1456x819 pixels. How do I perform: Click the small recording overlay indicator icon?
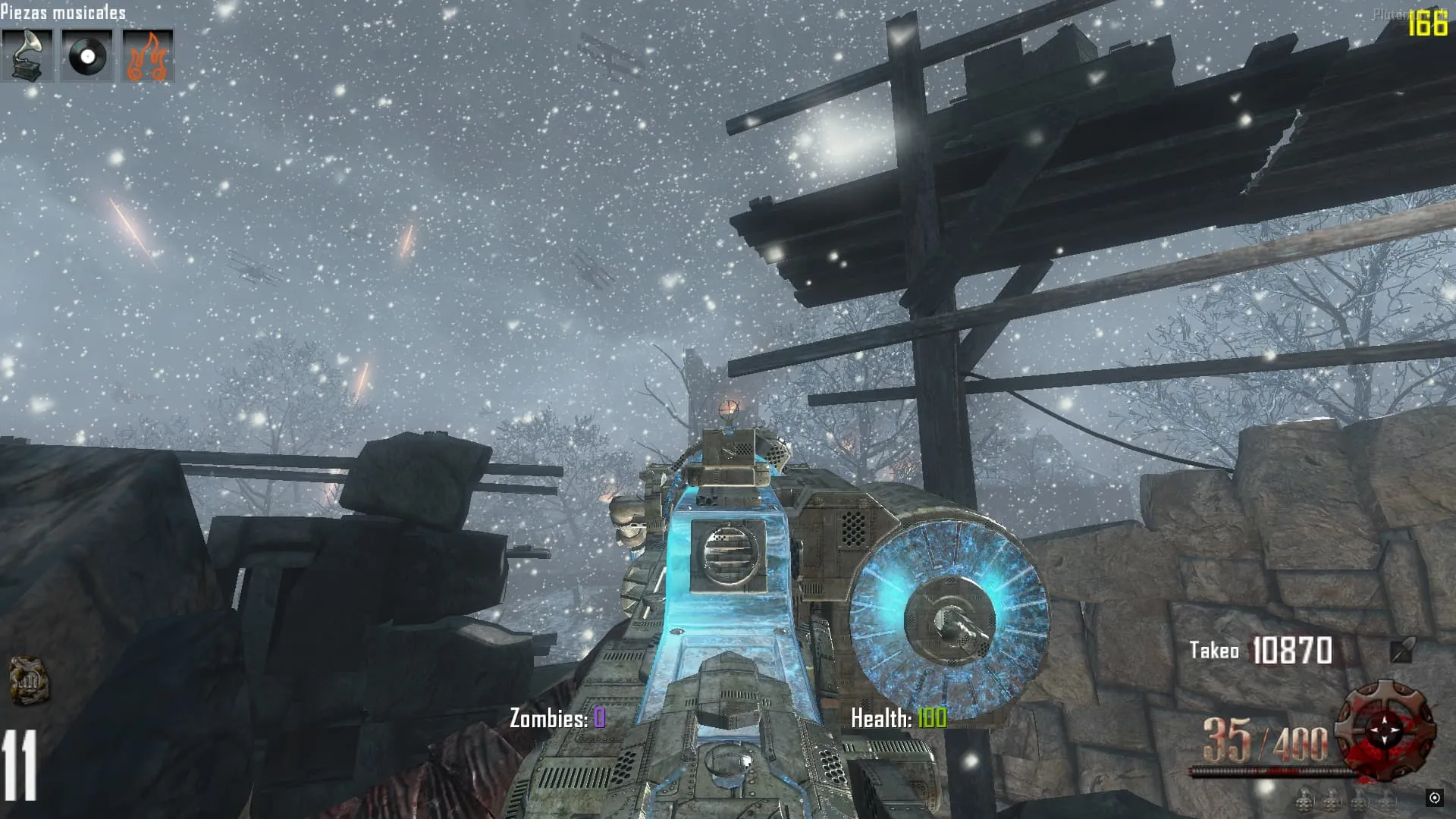tap(1434, 797)
